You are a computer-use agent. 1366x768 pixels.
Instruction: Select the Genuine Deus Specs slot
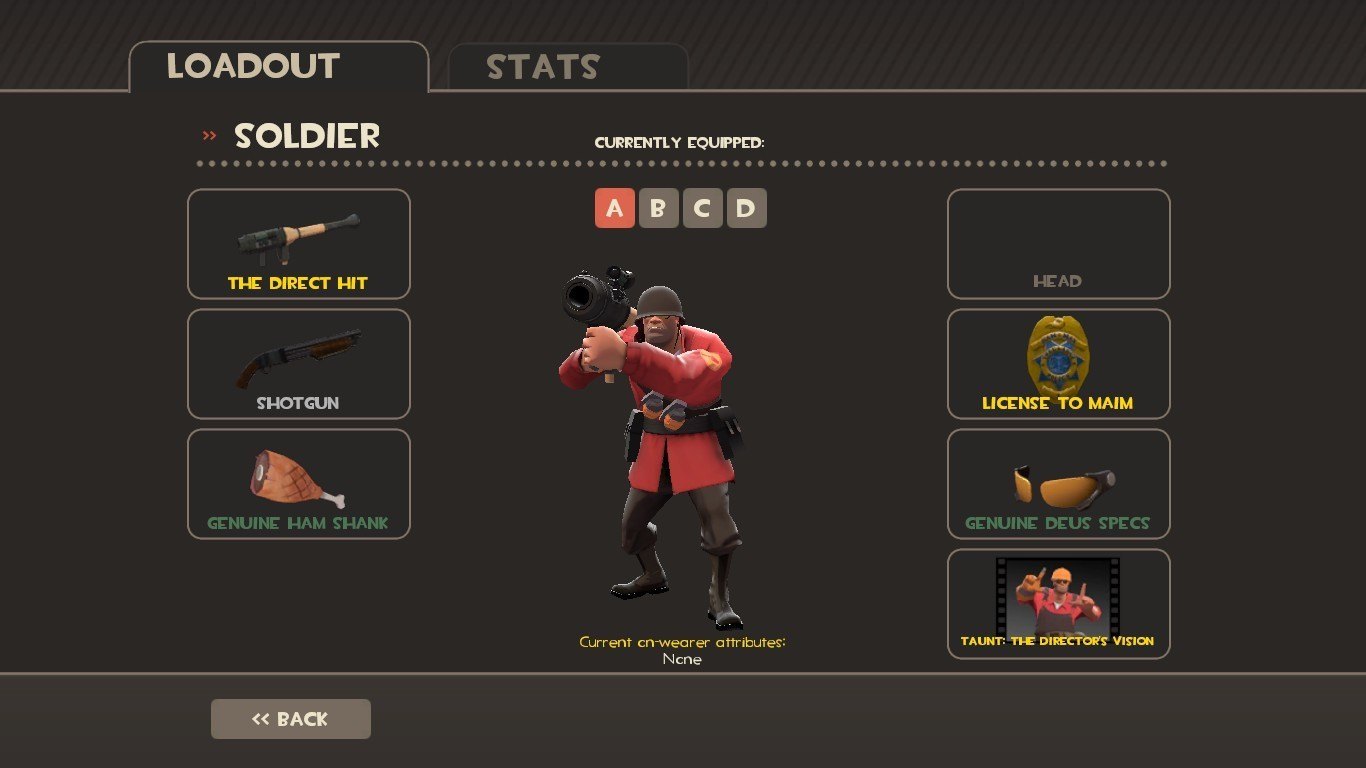1058,484
